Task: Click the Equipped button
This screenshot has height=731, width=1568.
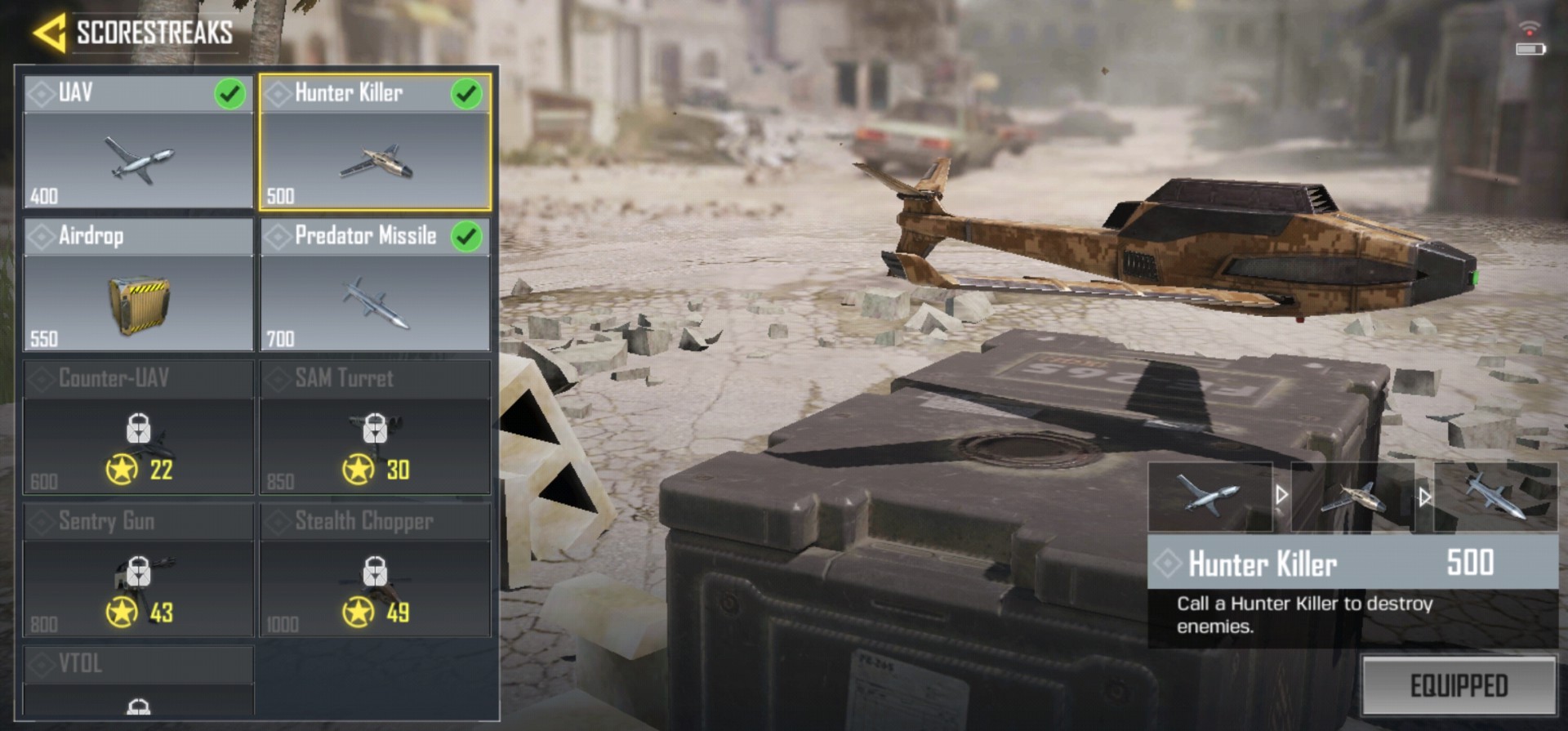Action: (1459, 685)
